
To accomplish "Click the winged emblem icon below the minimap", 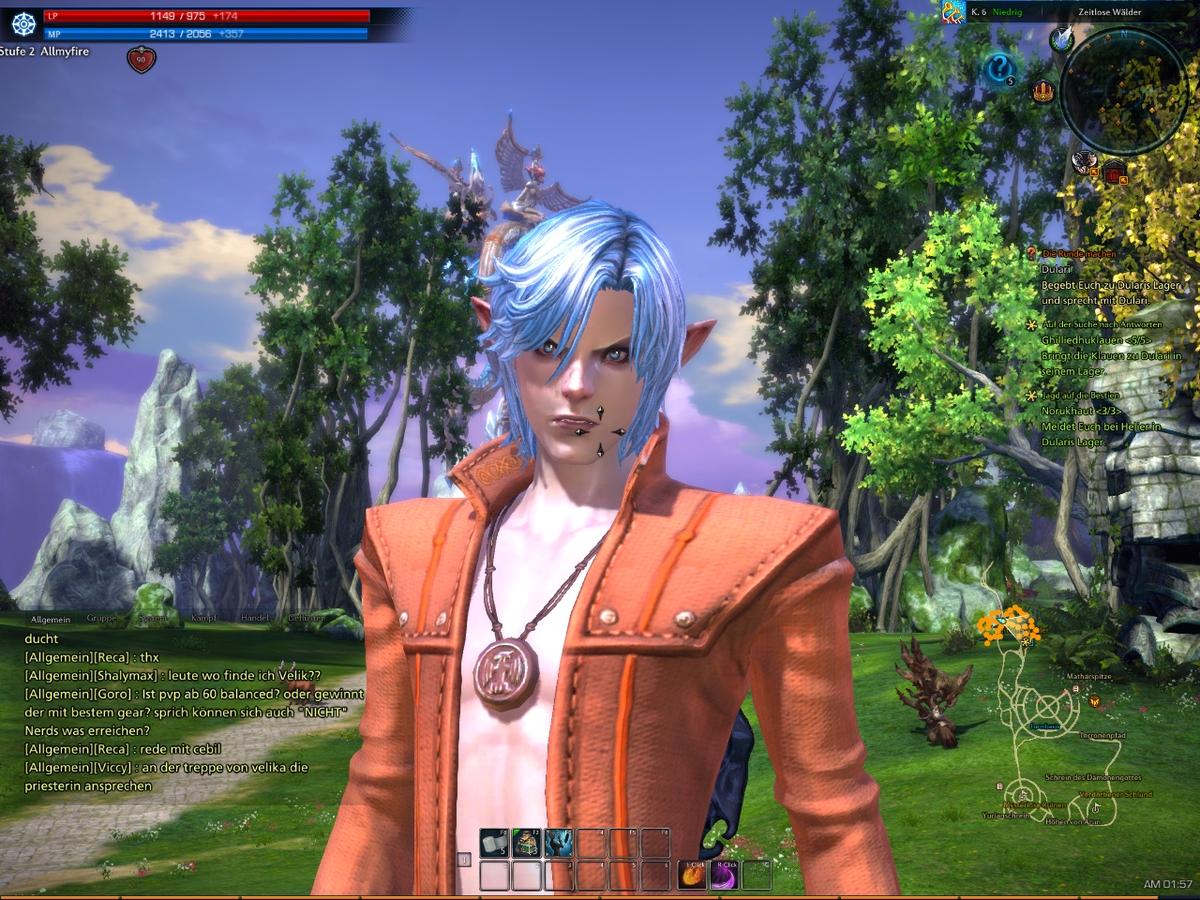I will pos(1084,160).
